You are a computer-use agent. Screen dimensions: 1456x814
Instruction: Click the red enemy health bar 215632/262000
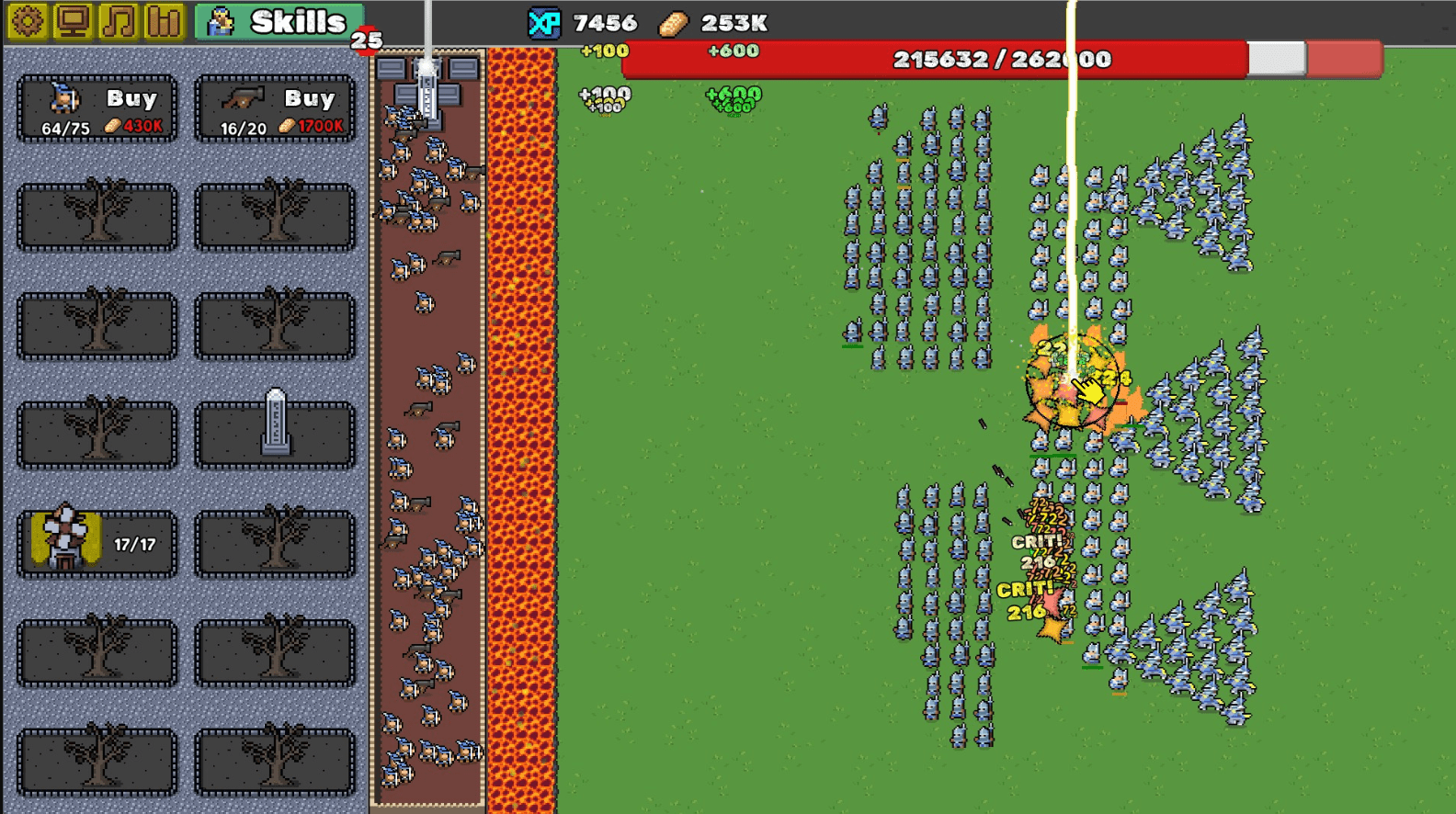tap(1002, 58)
